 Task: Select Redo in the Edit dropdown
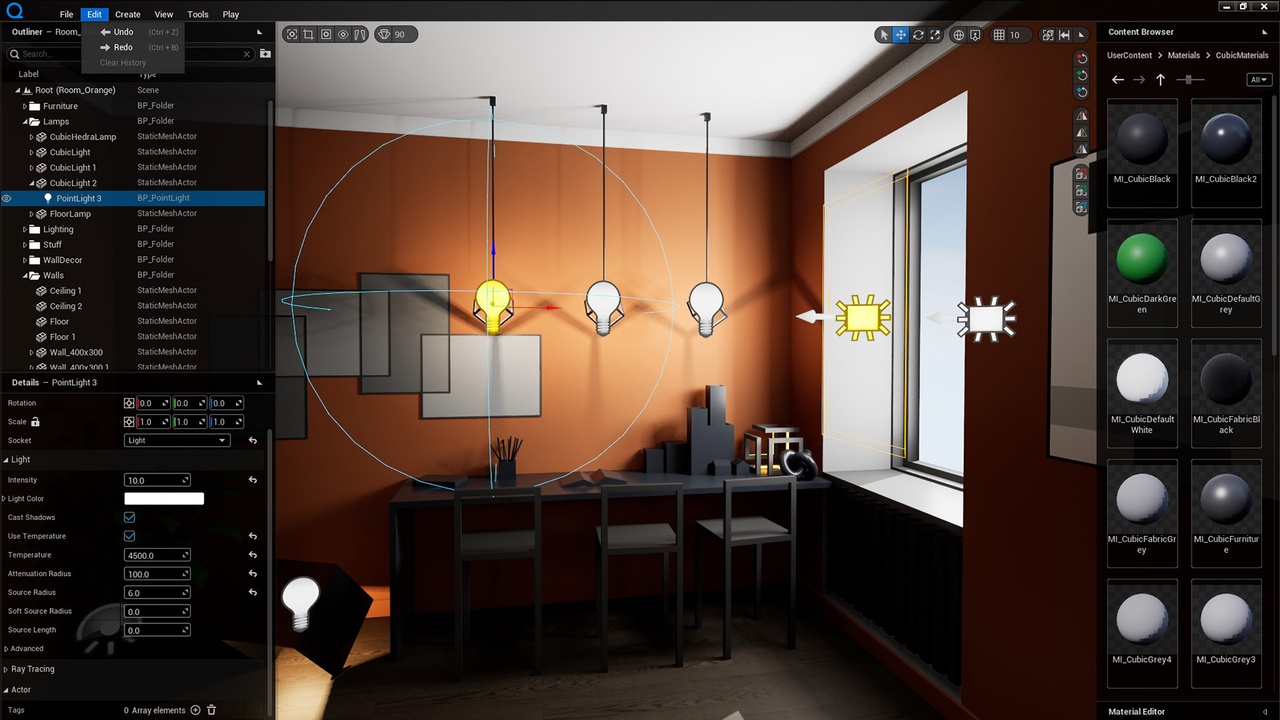tap(123, 47)
